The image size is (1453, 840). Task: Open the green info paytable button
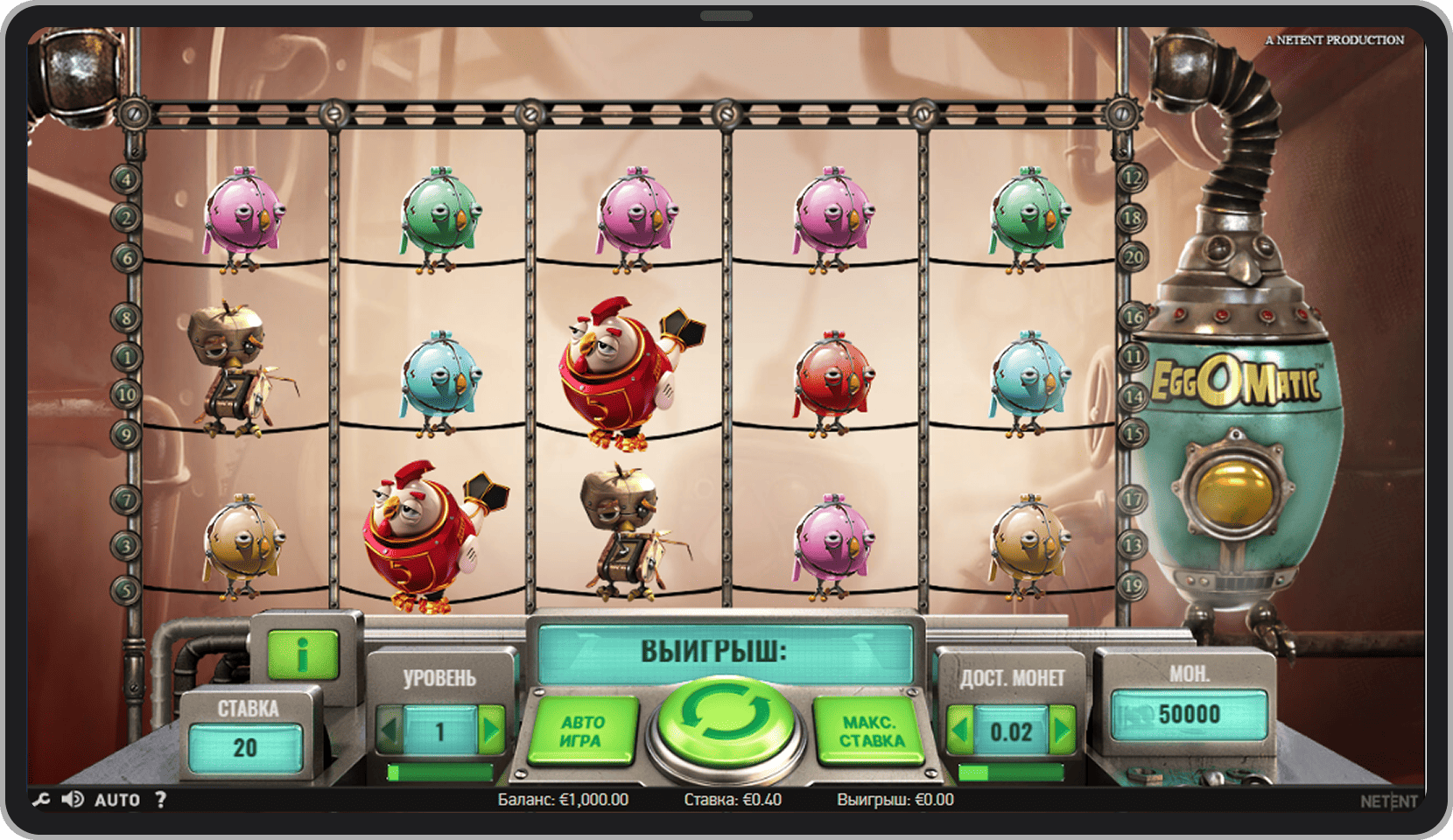[x=302, y=654]
